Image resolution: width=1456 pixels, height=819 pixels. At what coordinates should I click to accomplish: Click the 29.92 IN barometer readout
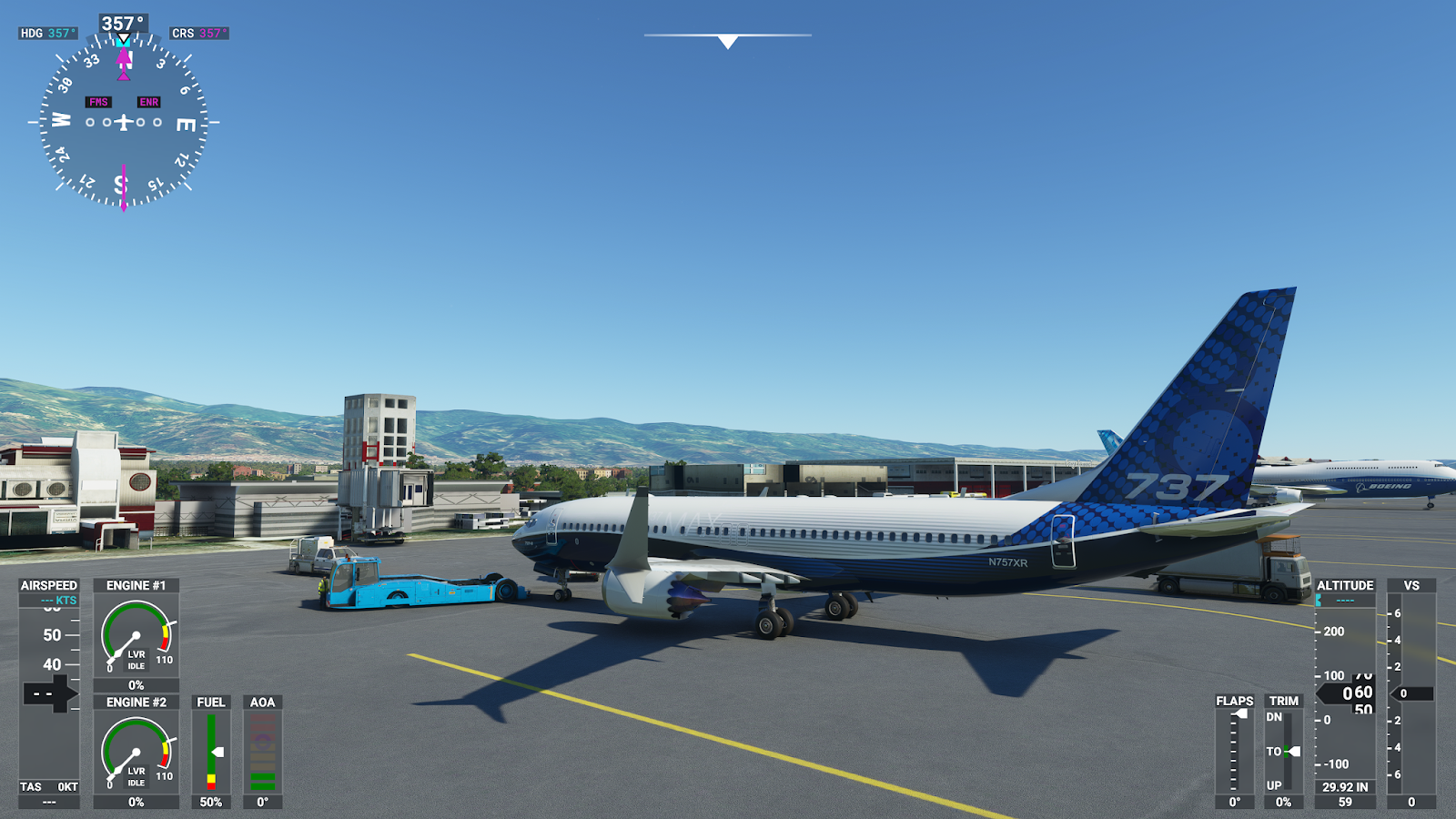1346,788
